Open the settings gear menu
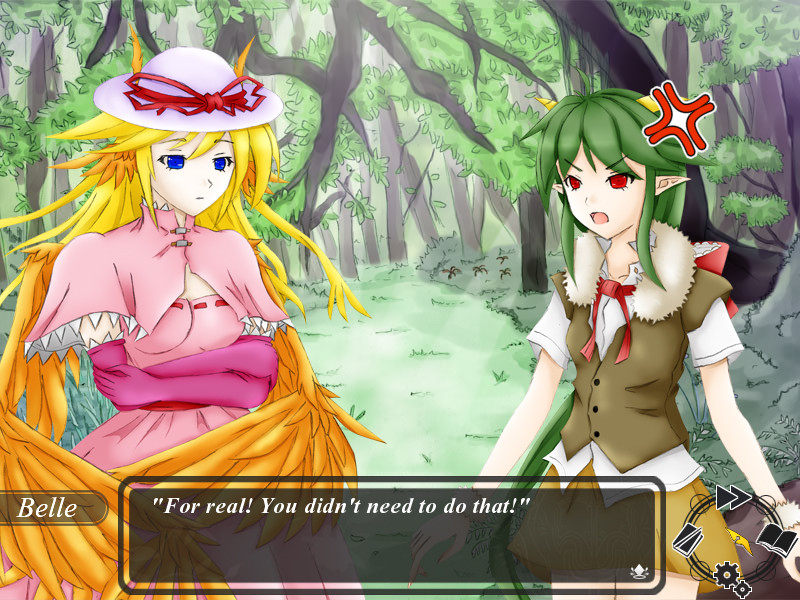Image resolution: width=800 pixels, height=600 pixels. pos(727,574)
